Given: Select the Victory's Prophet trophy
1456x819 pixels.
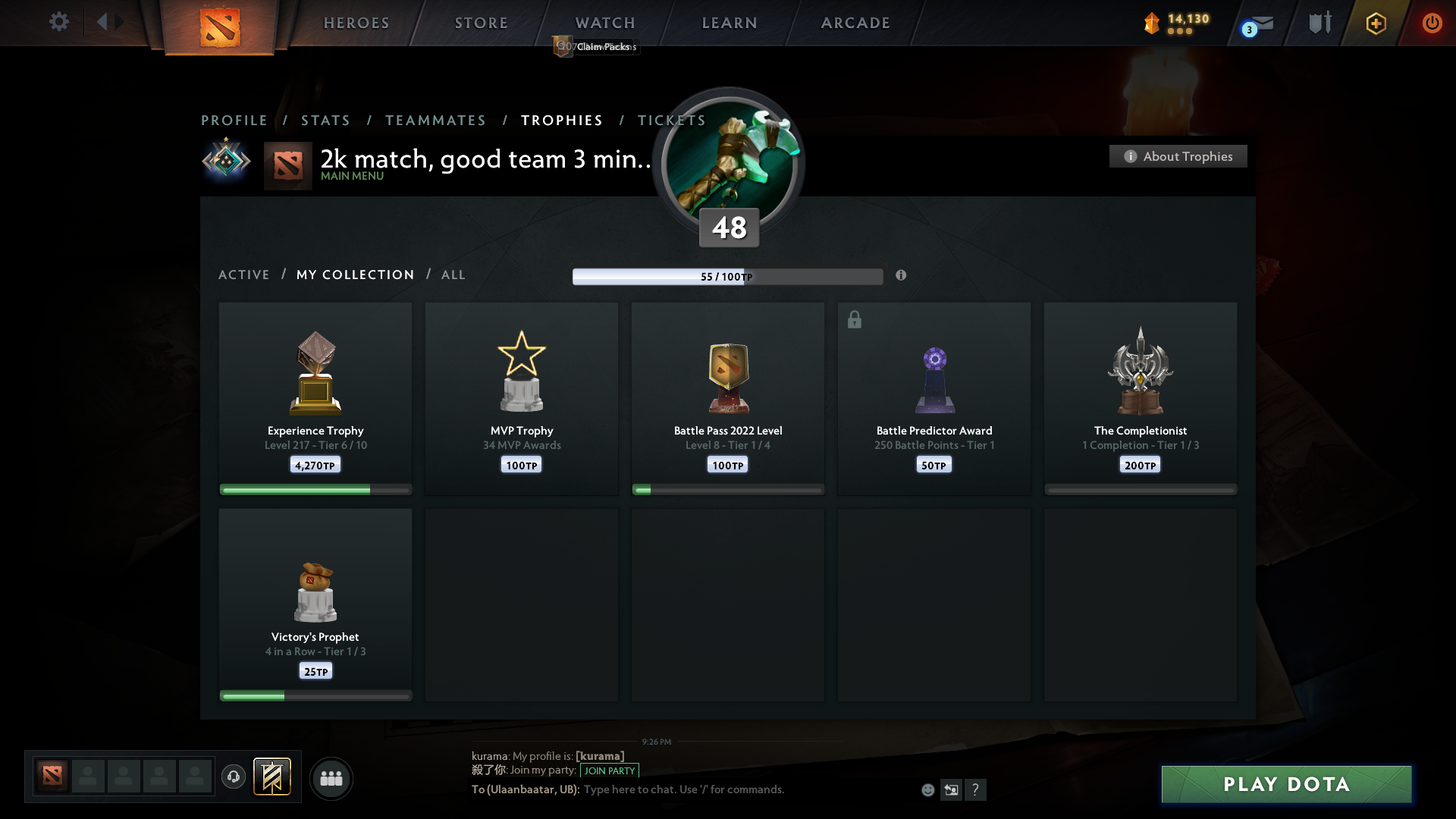Looking at the screenshot, I should [315, 603].
